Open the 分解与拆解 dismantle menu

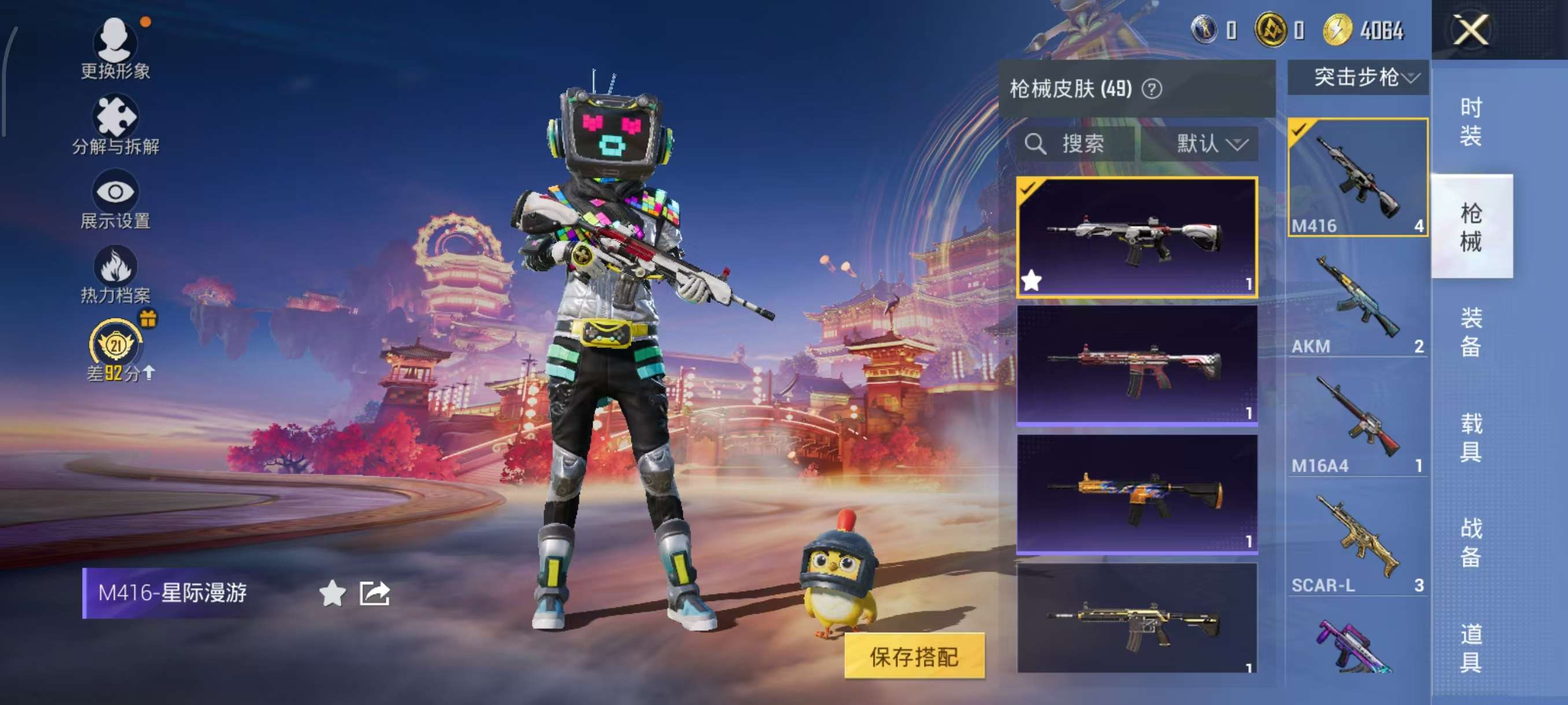[x=115, y=125]
